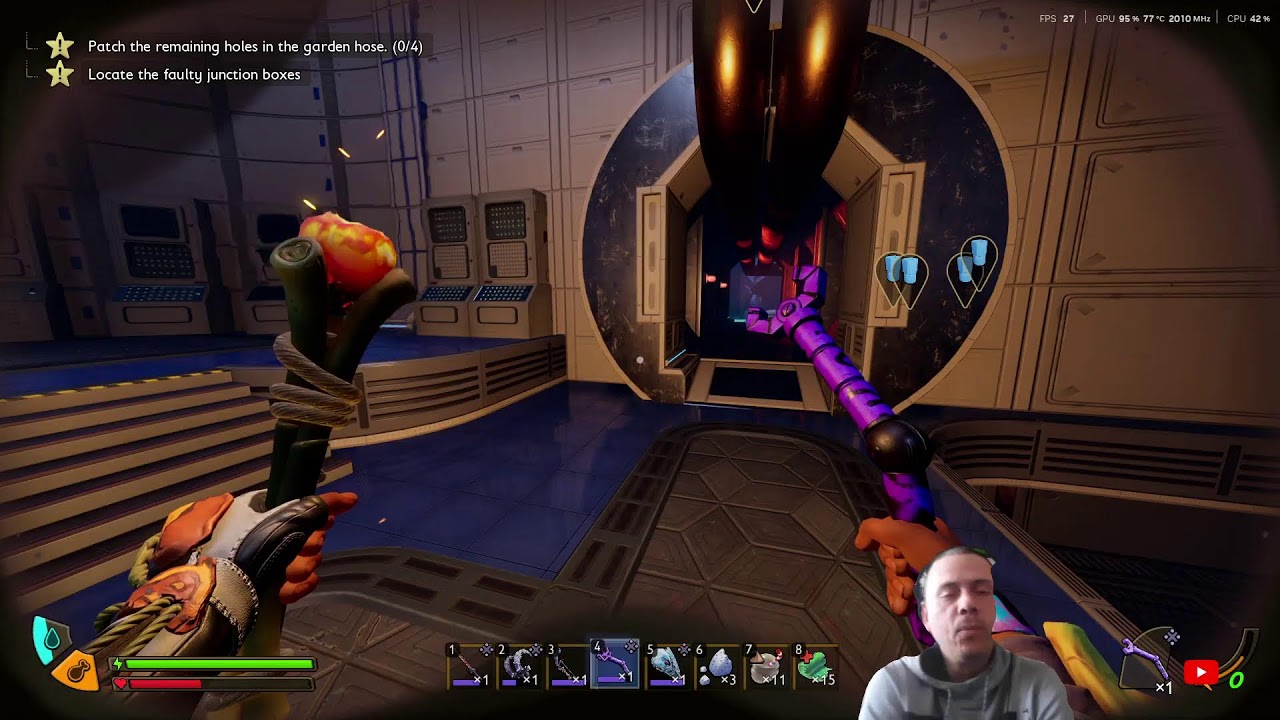Image resolution: width=1280 pixels, height=720 pixels.
Task: Select the faulty junction boxes objective
Action: (x=194, y=74)
